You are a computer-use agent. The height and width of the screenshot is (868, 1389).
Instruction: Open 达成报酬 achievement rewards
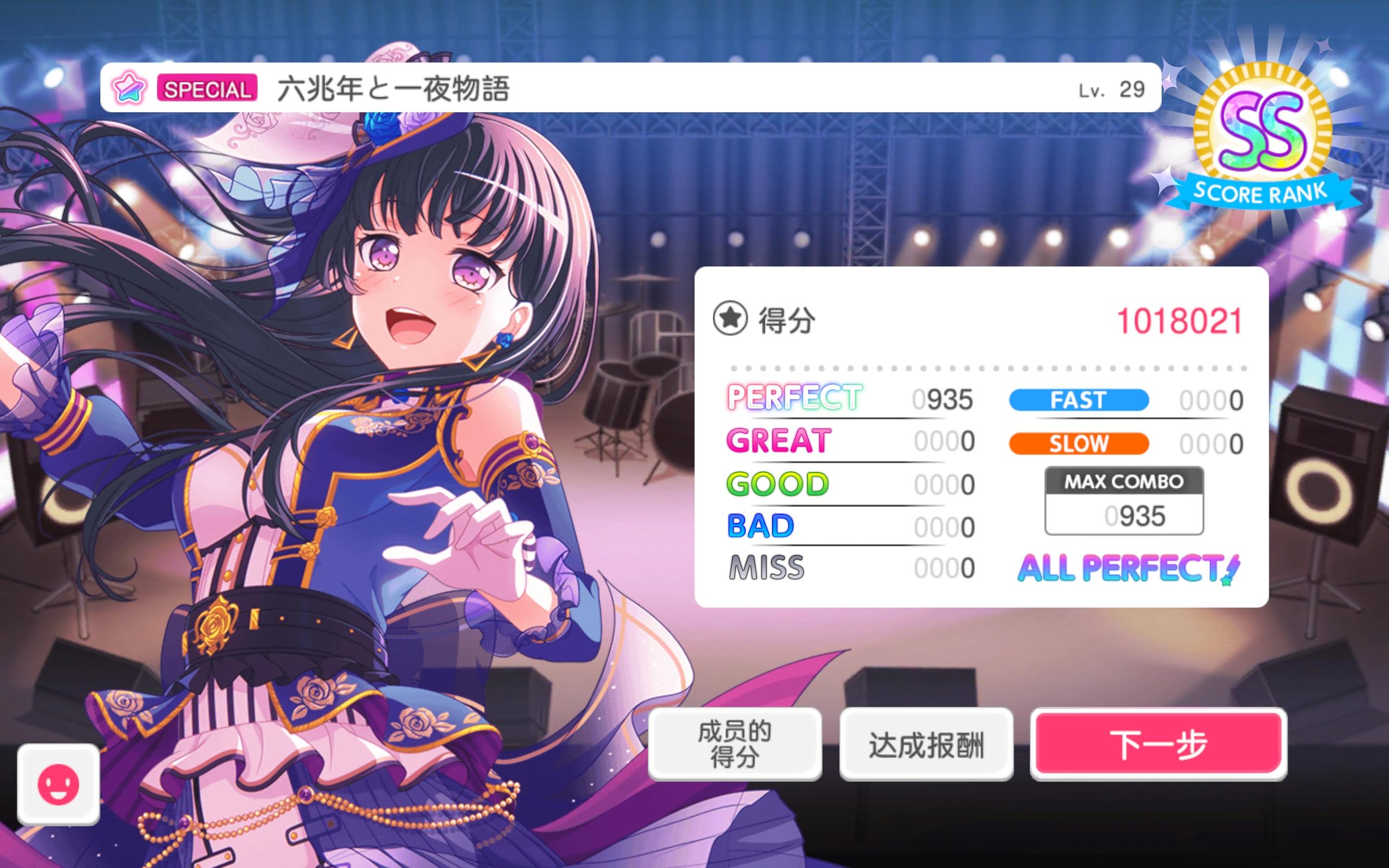point(927,742)
